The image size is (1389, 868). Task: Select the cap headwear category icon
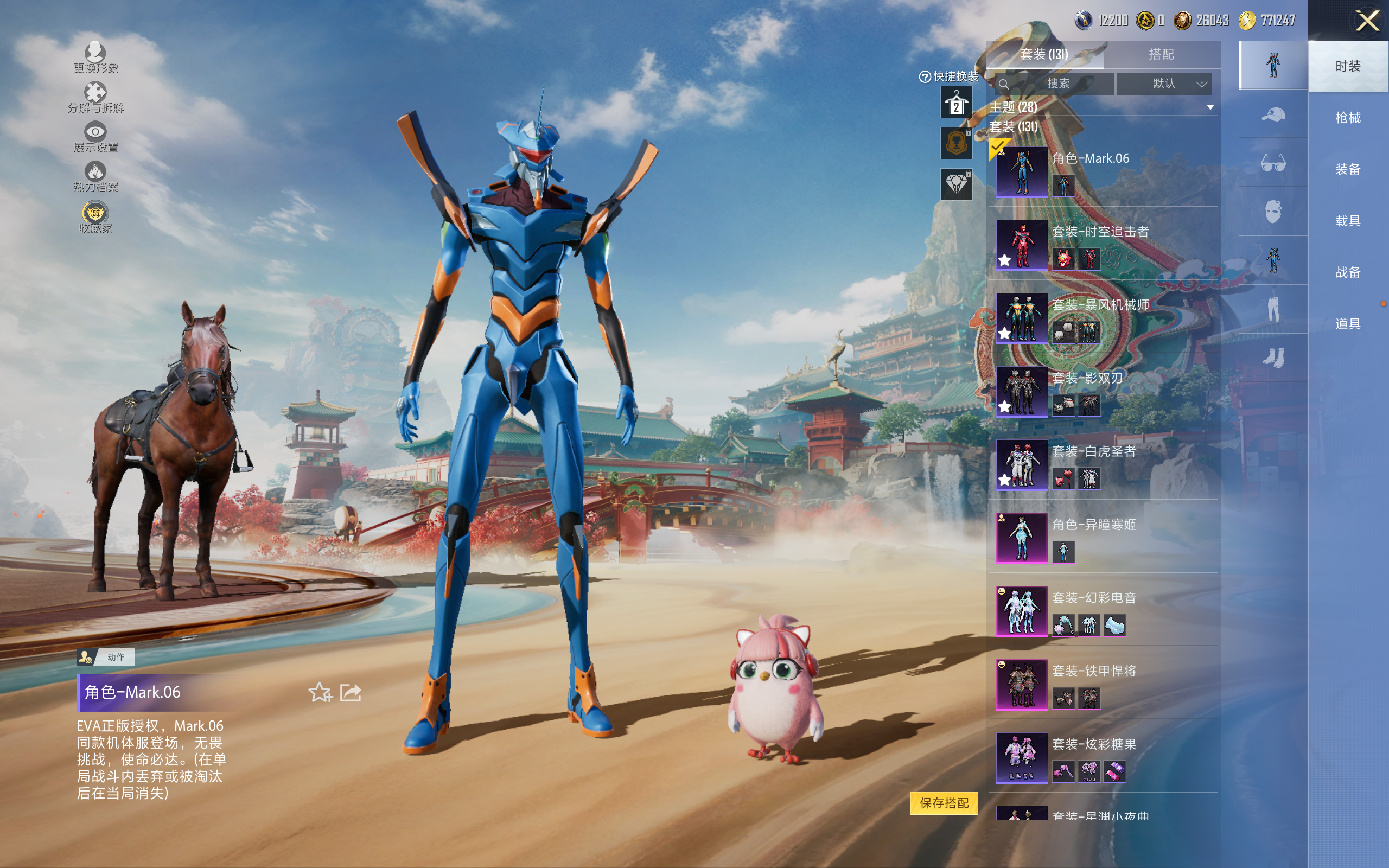1272,114
